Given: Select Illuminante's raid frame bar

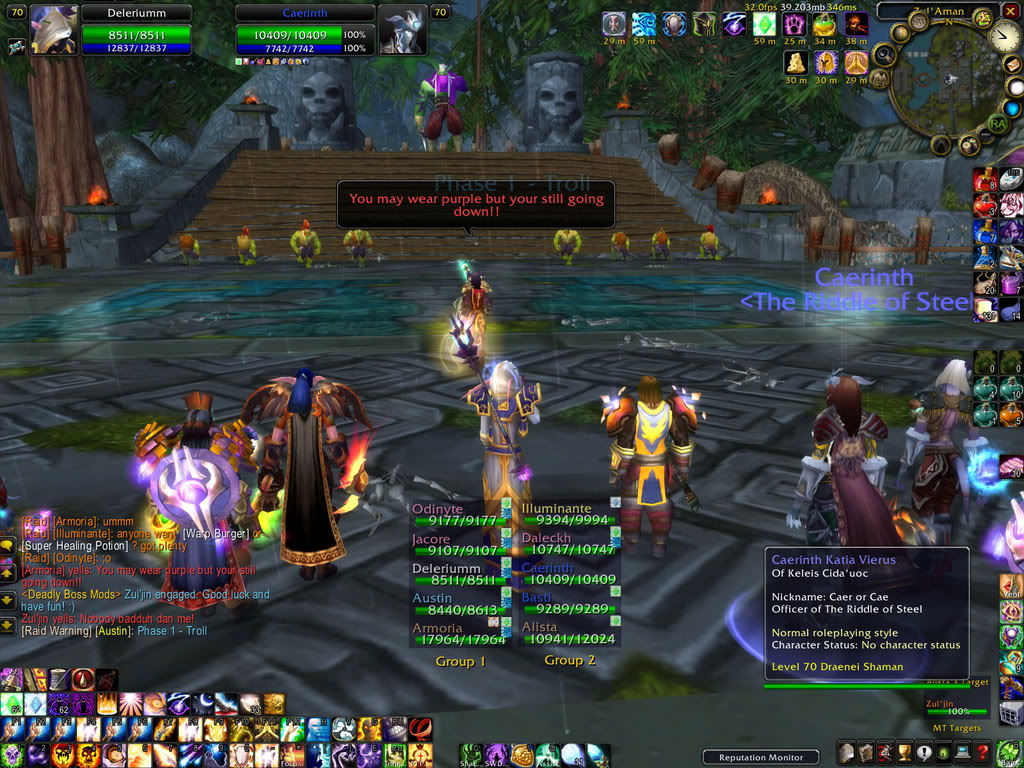Looking at the screenshot, I should (x=568, y=514).
